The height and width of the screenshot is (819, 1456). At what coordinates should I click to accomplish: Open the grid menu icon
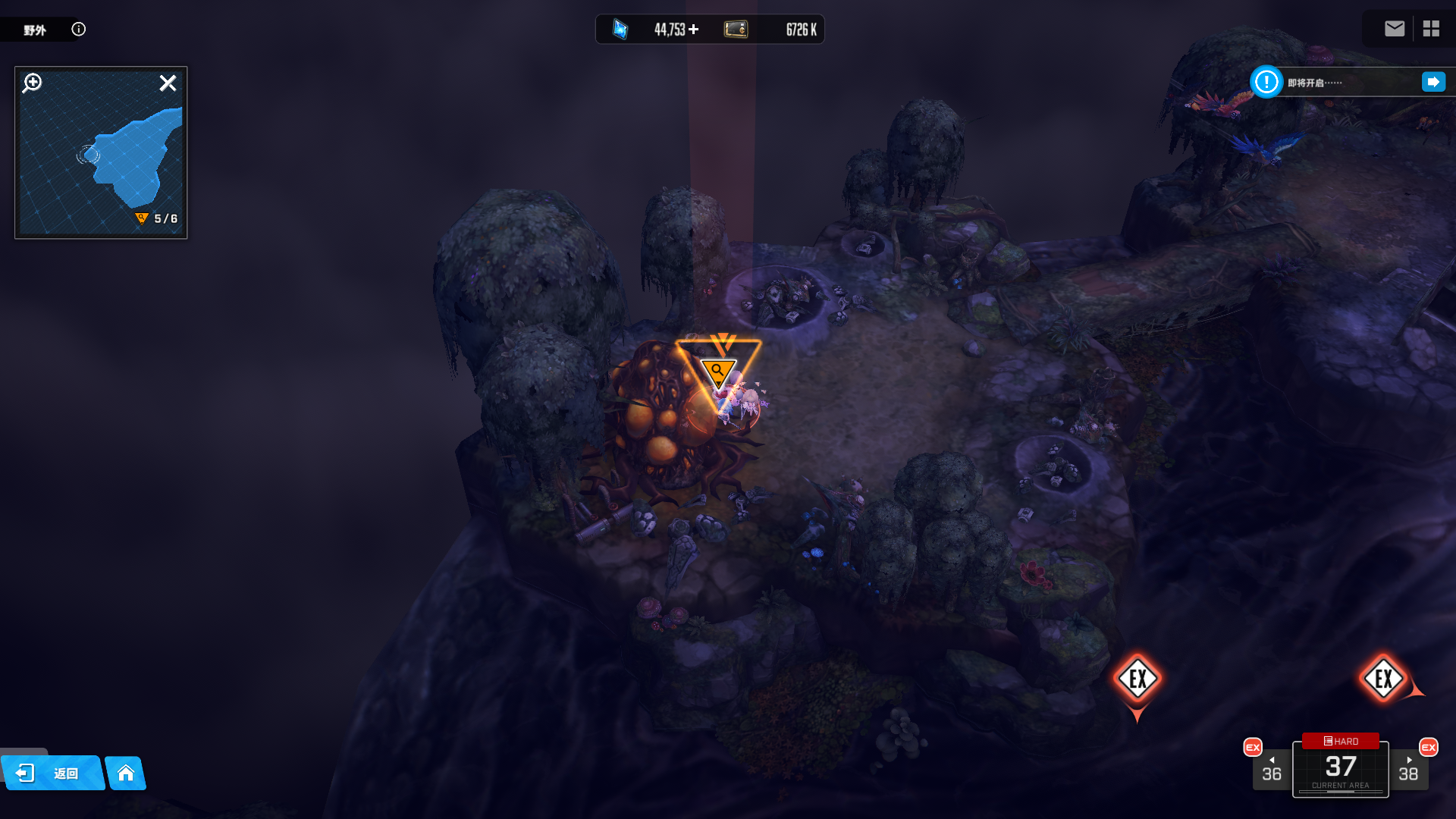point(1431,29)
